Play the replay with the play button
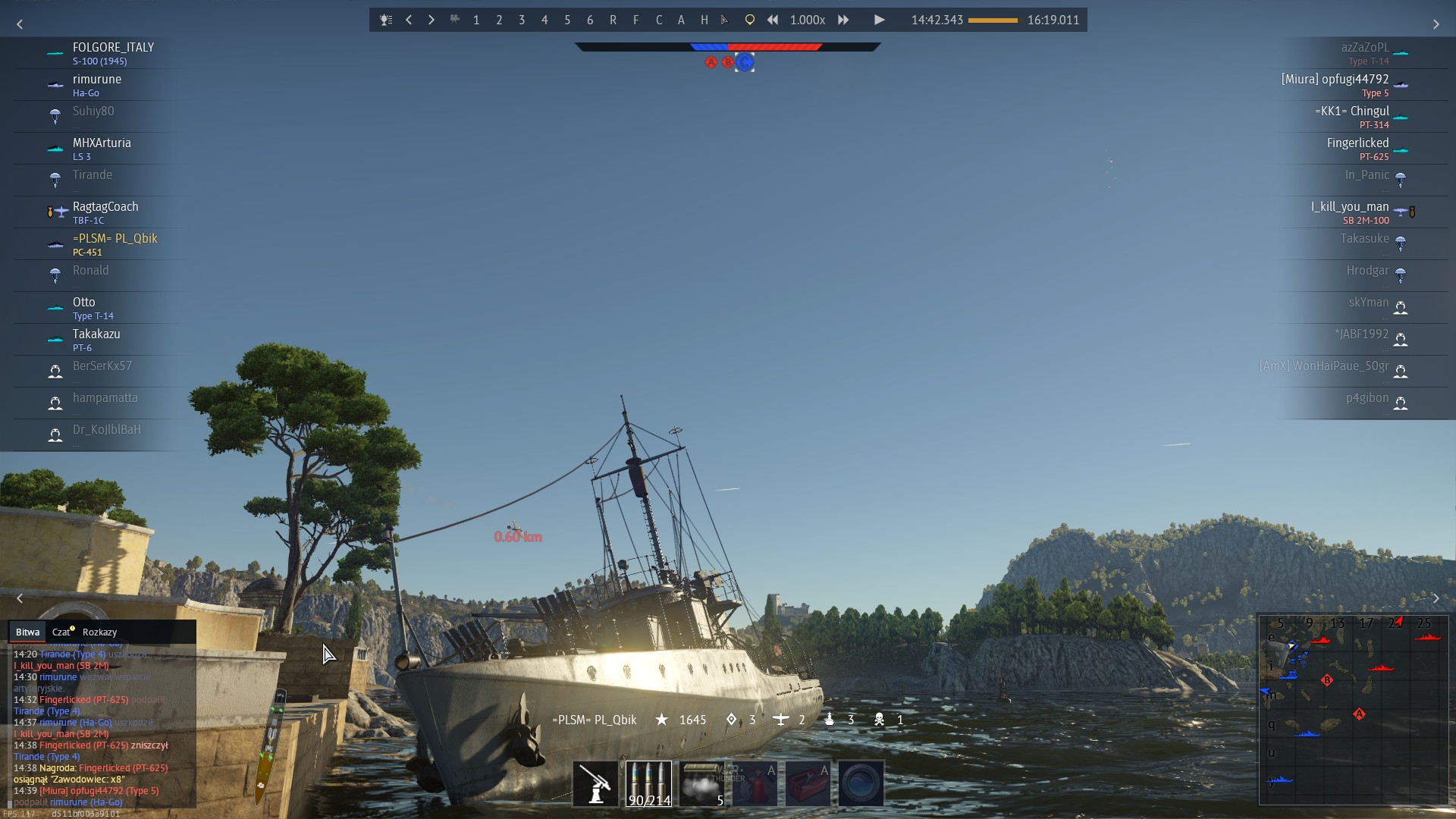 coord(879,20)
